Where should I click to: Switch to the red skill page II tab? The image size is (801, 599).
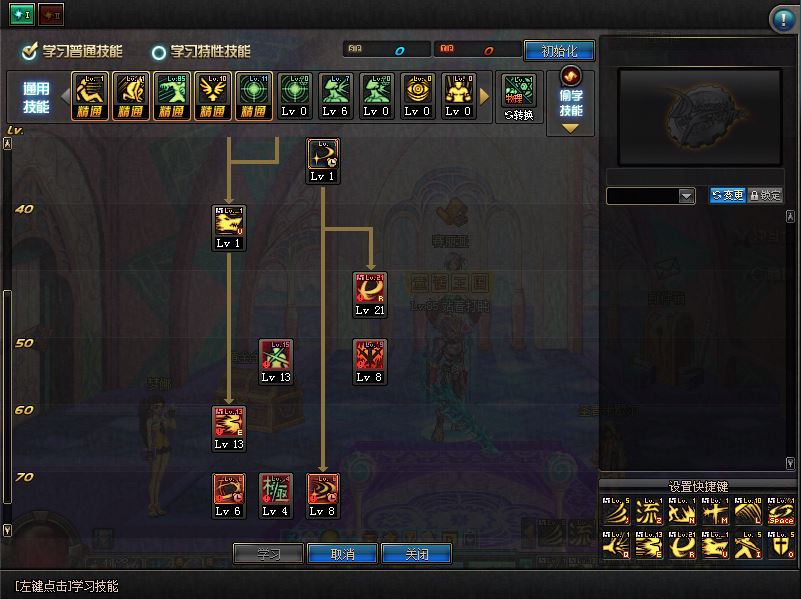(51, 13)
